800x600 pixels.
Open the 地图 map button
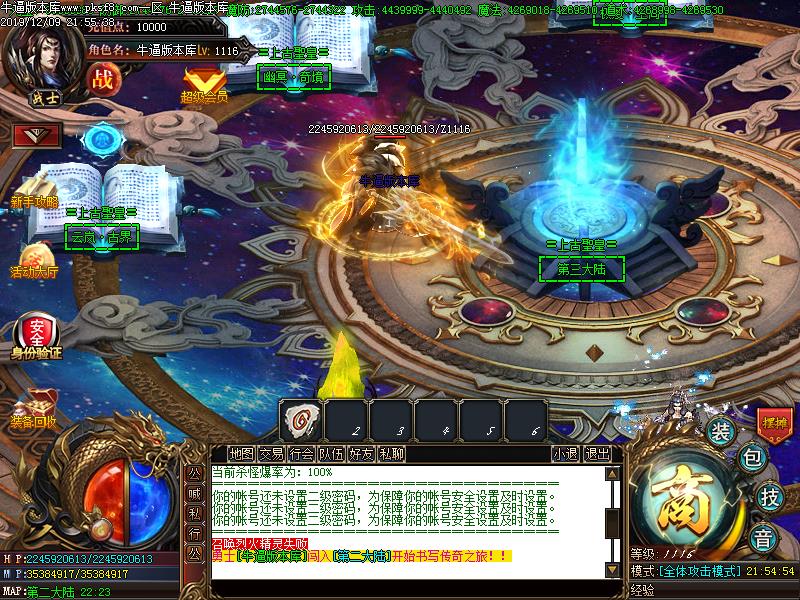click(240, 453)
